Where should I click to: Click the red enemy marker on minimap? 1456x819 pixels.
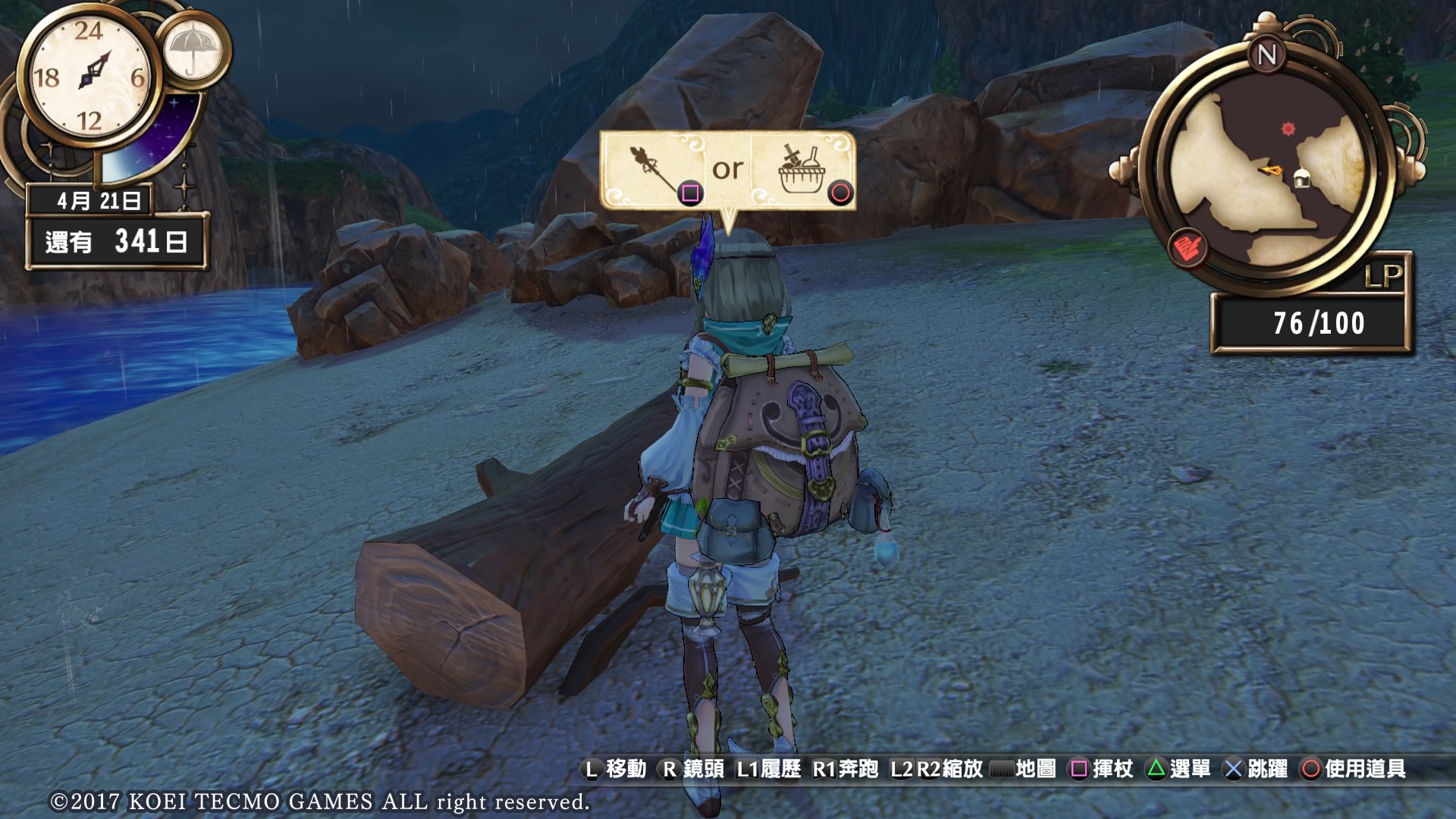click(x=1288, y=129)
